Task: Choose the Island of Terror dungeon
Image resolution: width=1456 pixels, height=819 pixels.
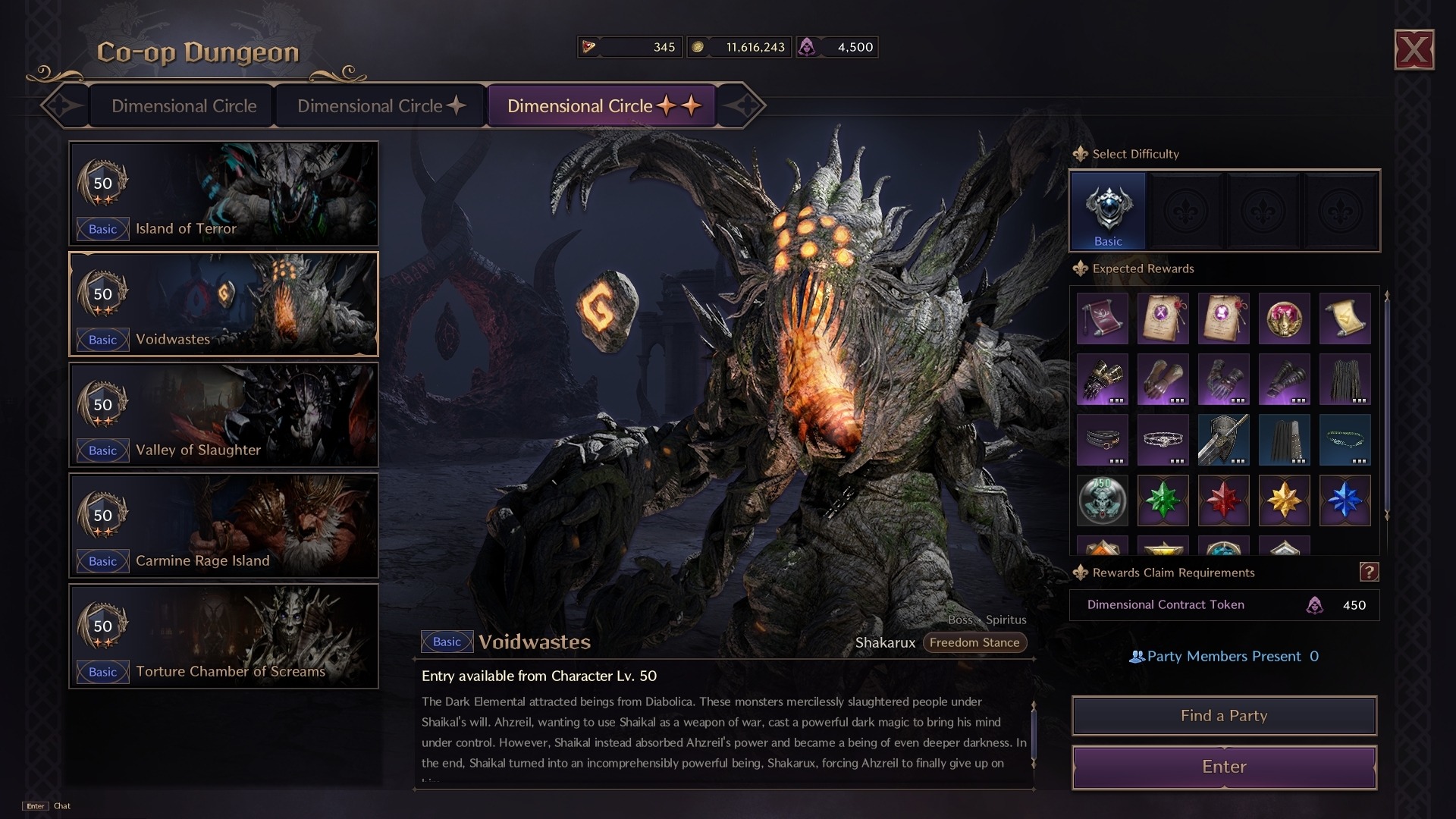Action: pyautogui.click(x=224, y=193)
